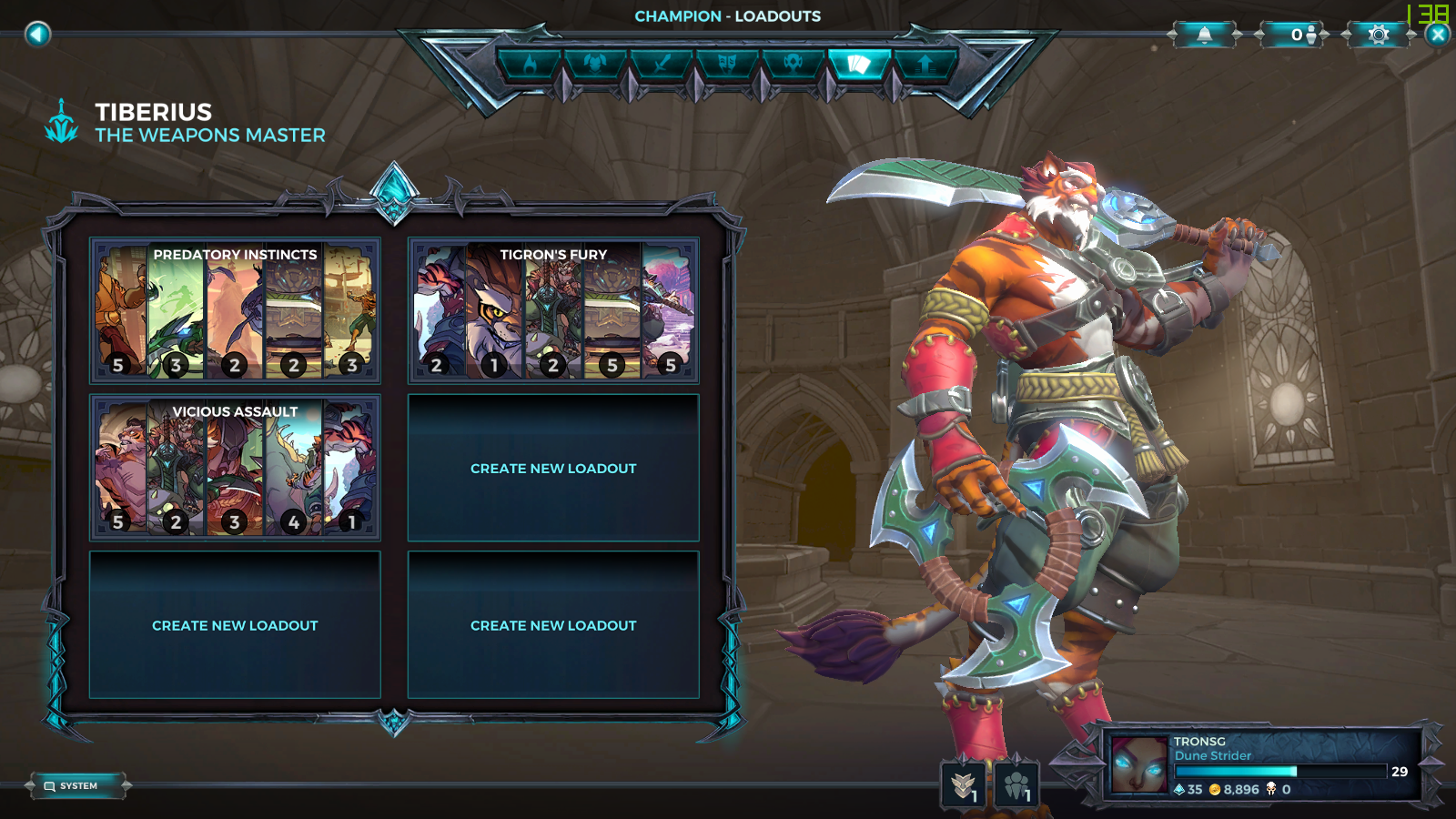The width and height of the screenshot is (1456, 819).
Task: Switch to the sword icon tab
Action: [x=662, y=64]
